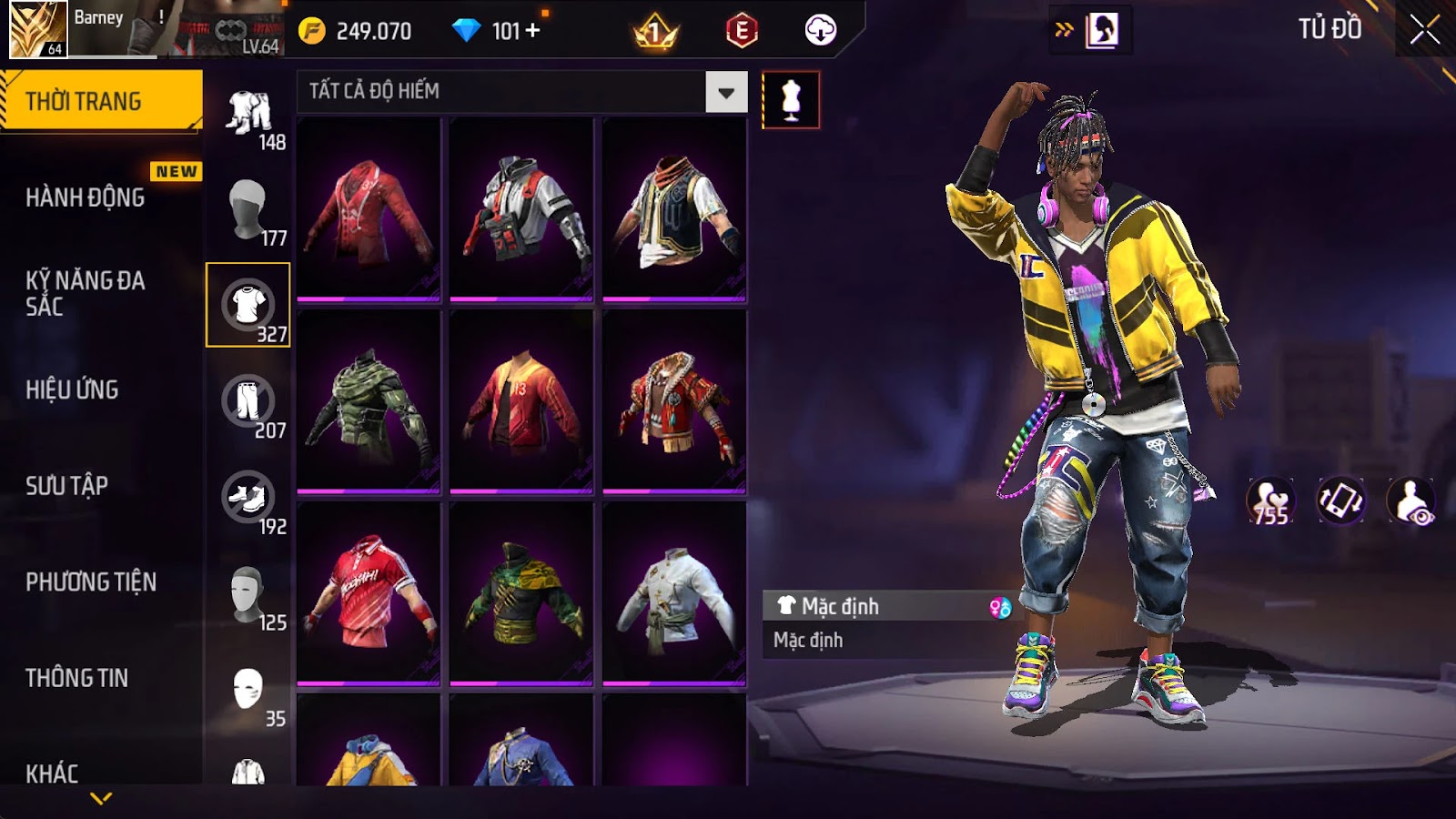Tap the rotate phone view icon
This screenshot has height=819, width=1456.
(1340, 500)
